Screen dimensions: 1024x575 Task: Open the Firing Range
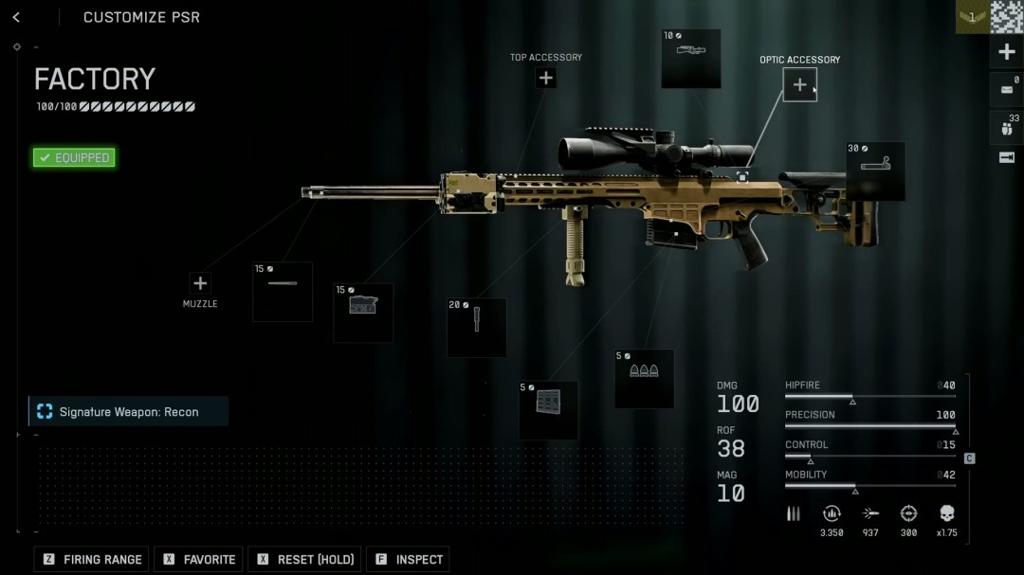(92, 559)
